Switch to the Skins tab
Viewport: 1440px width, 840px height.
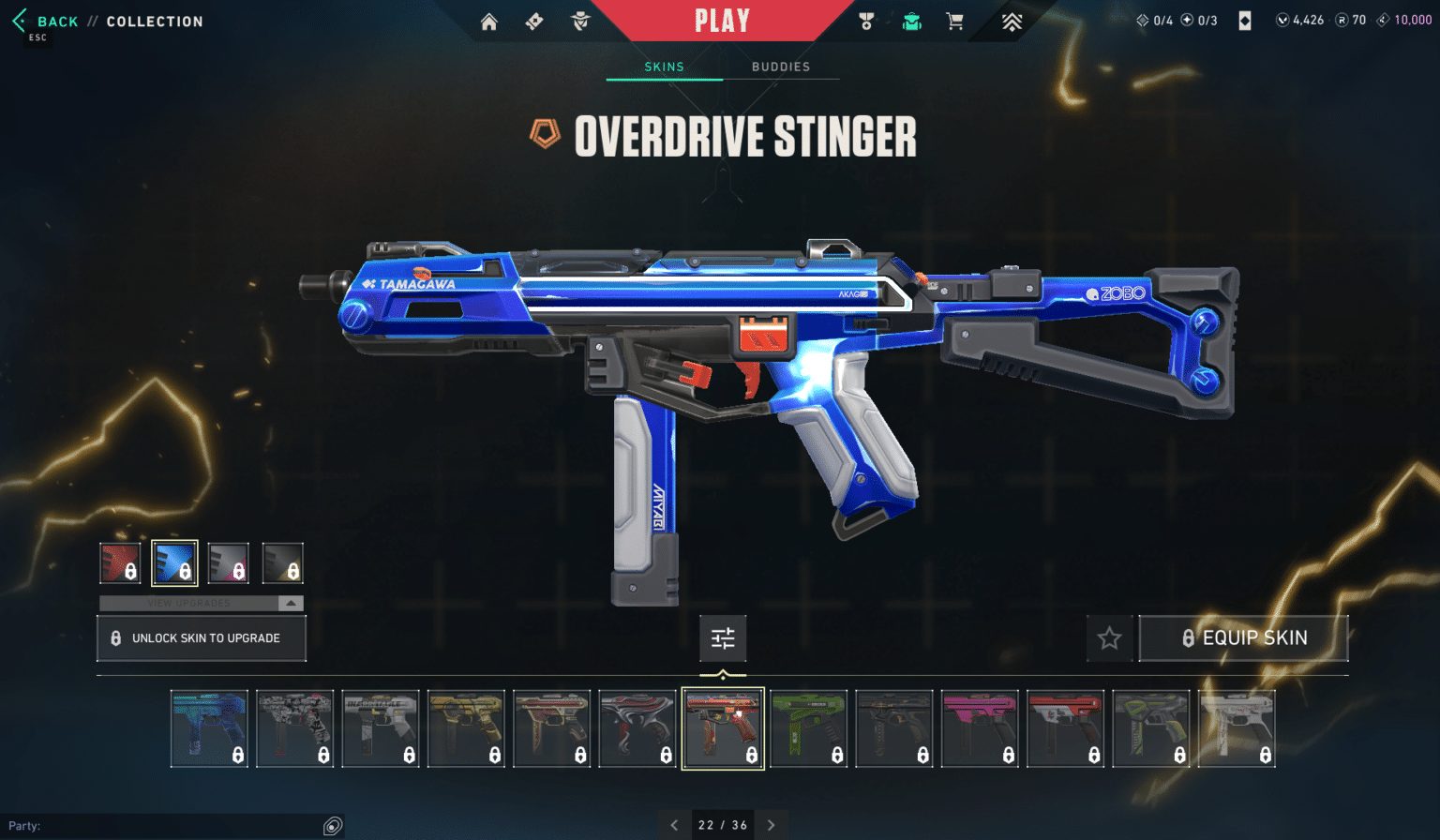(664, 67)
